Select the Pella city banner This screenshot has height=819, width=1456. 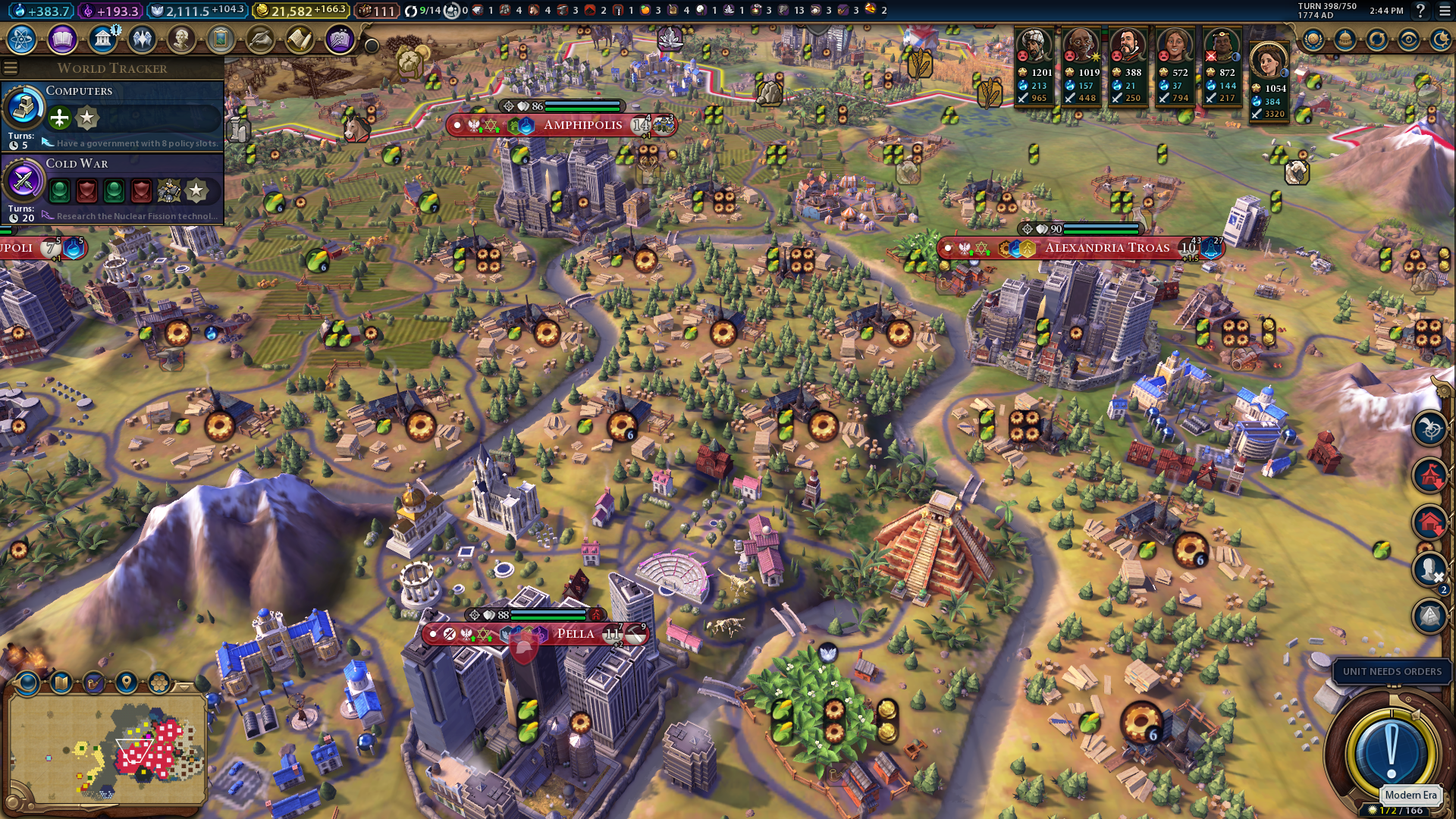(x=574, y=633)
